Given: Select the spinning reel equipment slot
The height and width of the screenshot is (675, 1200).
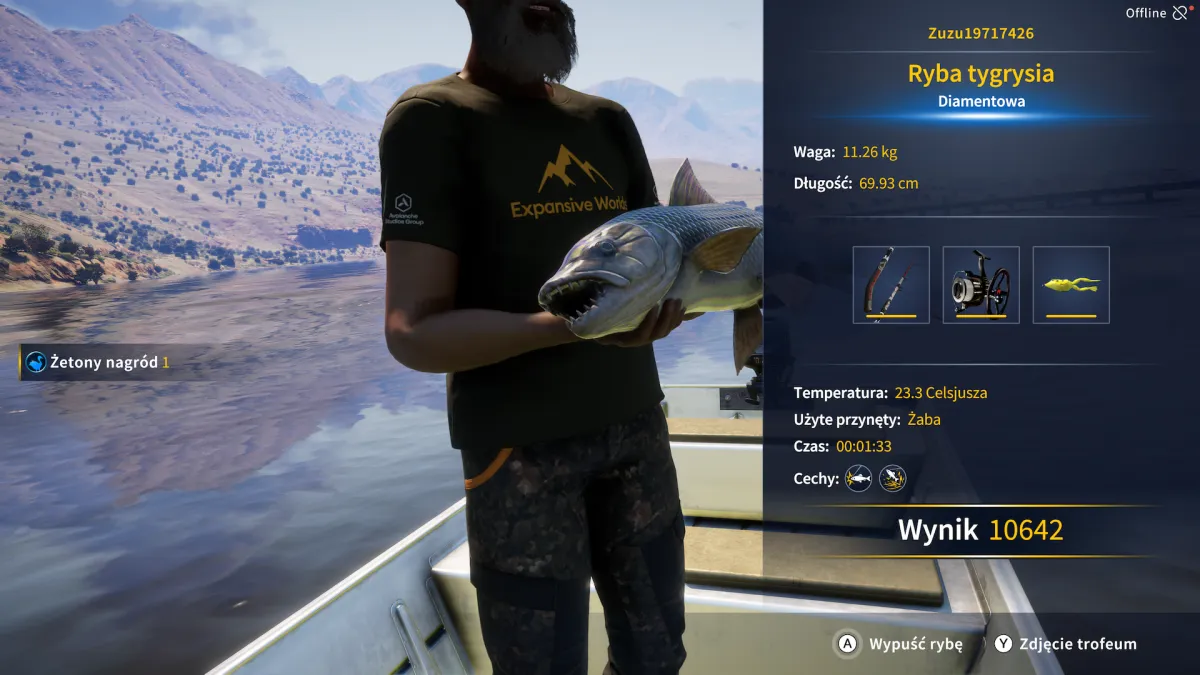Looking at the screenshot, I should (981, 285).
